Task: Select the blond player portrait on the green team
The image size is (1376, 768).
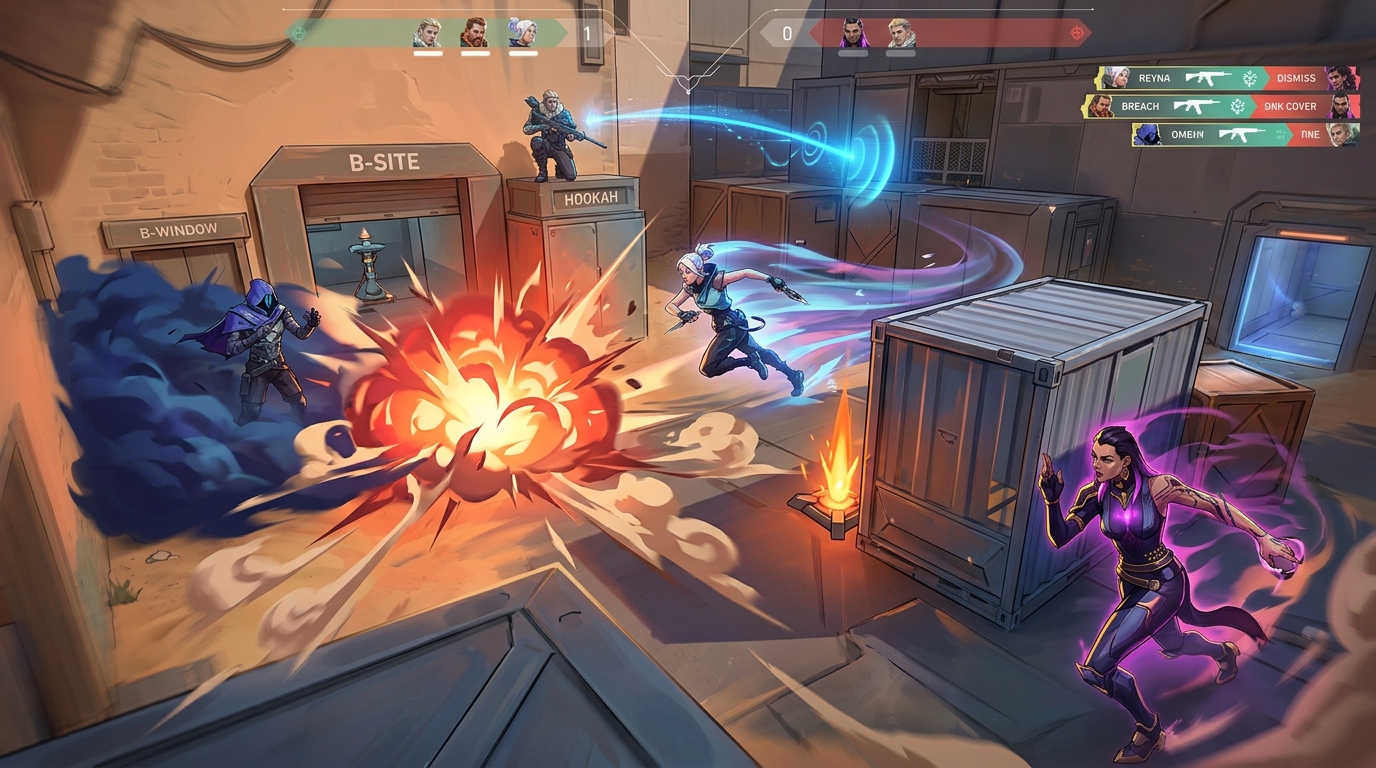Action: tap(428, 33)
